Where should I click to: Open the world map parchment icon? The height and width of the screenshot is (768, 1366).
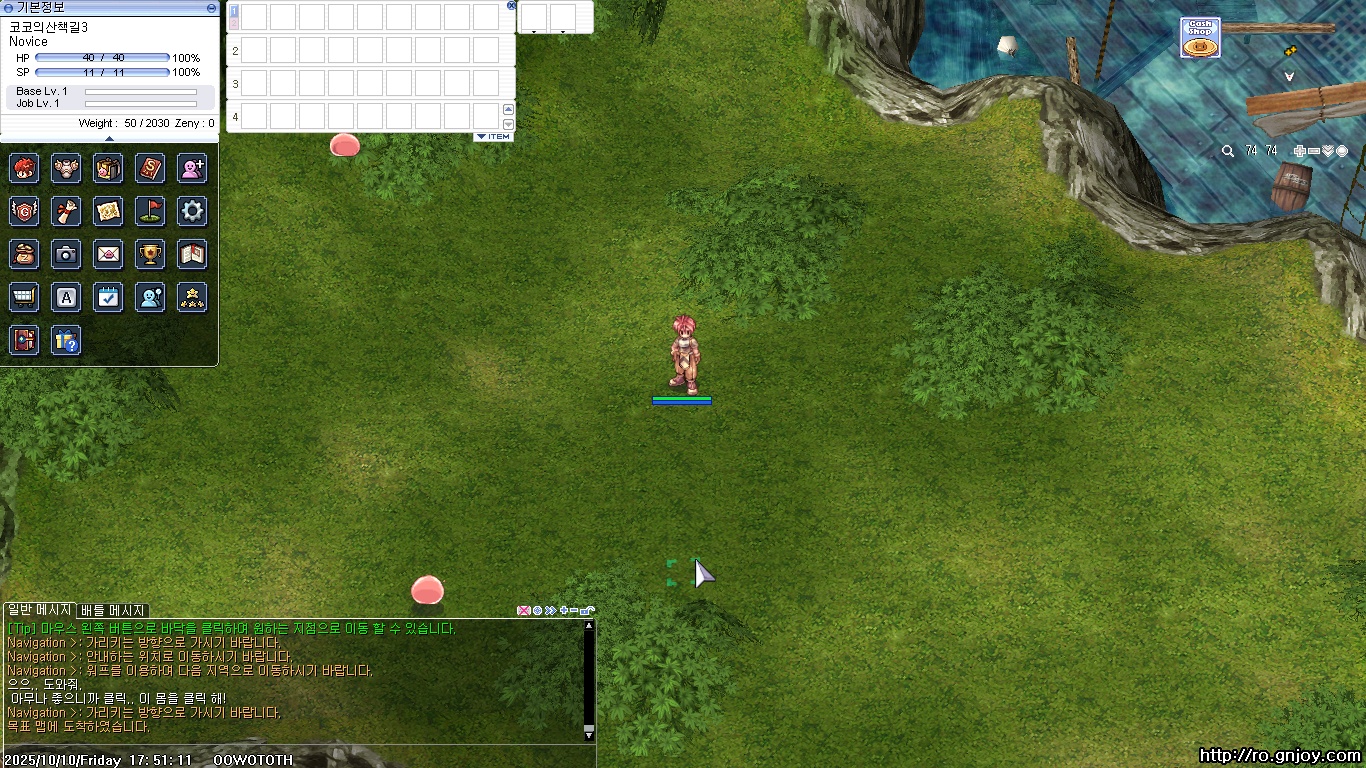click(x=108, y=211)
